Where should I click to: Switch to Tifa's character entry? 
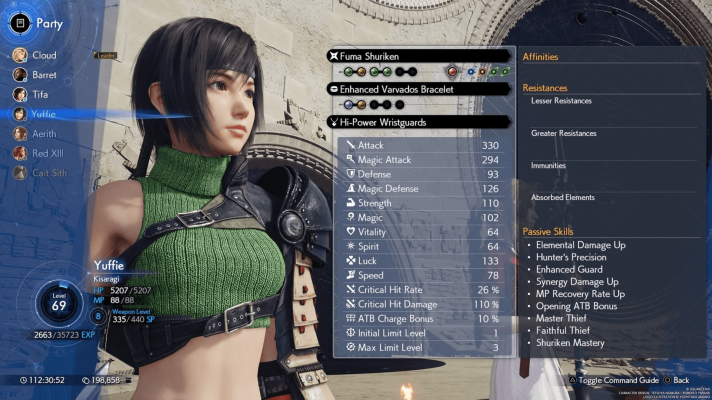[x=39, y=94]
